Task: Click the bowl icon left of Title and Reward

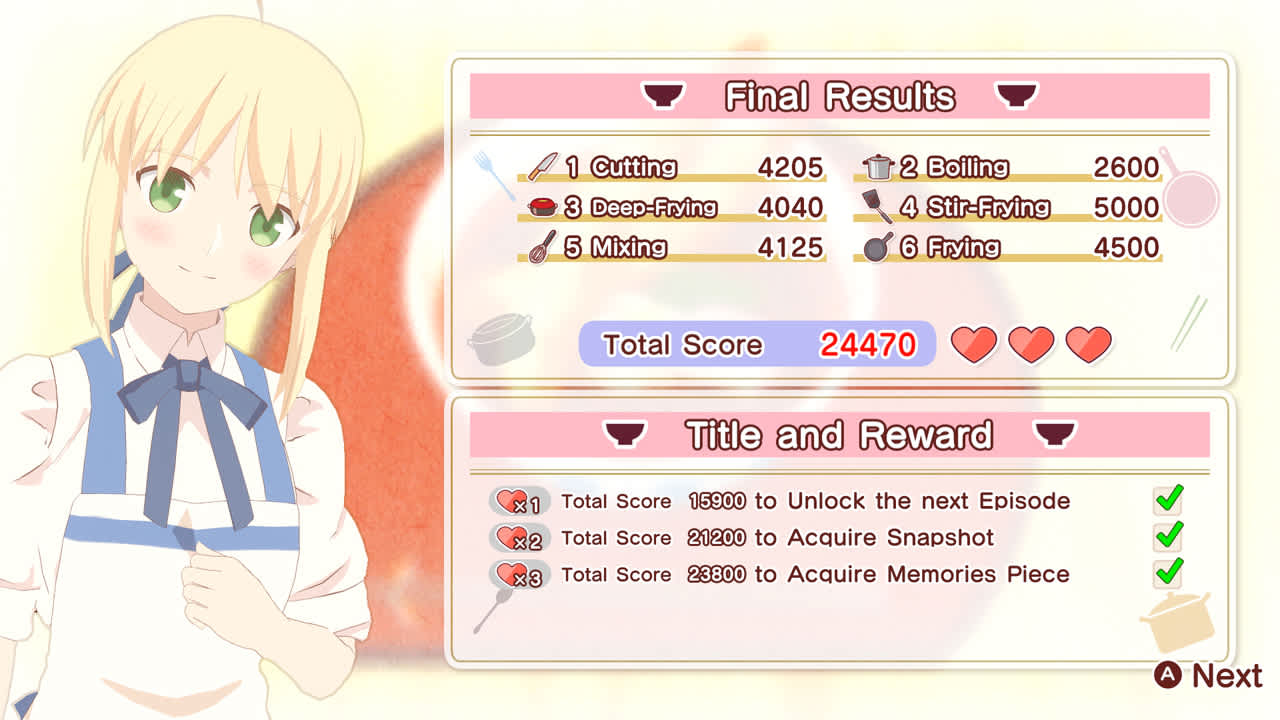Action: point(624,434)
